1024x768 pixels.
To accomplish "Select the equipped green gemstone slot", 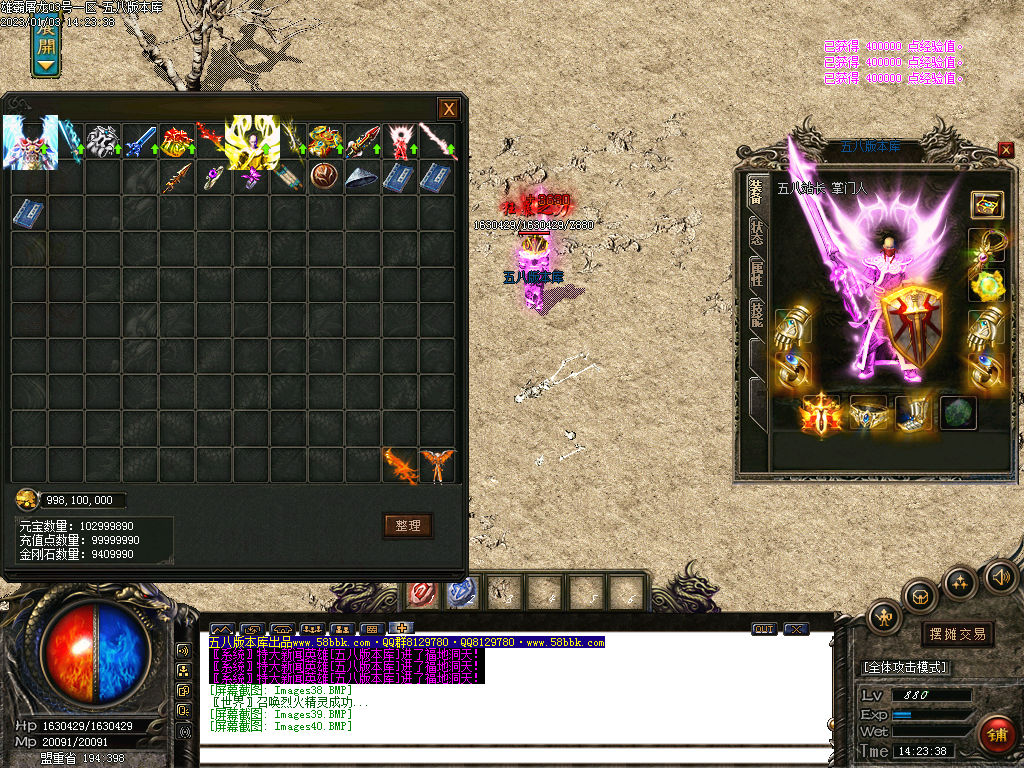I will point(958,413).
